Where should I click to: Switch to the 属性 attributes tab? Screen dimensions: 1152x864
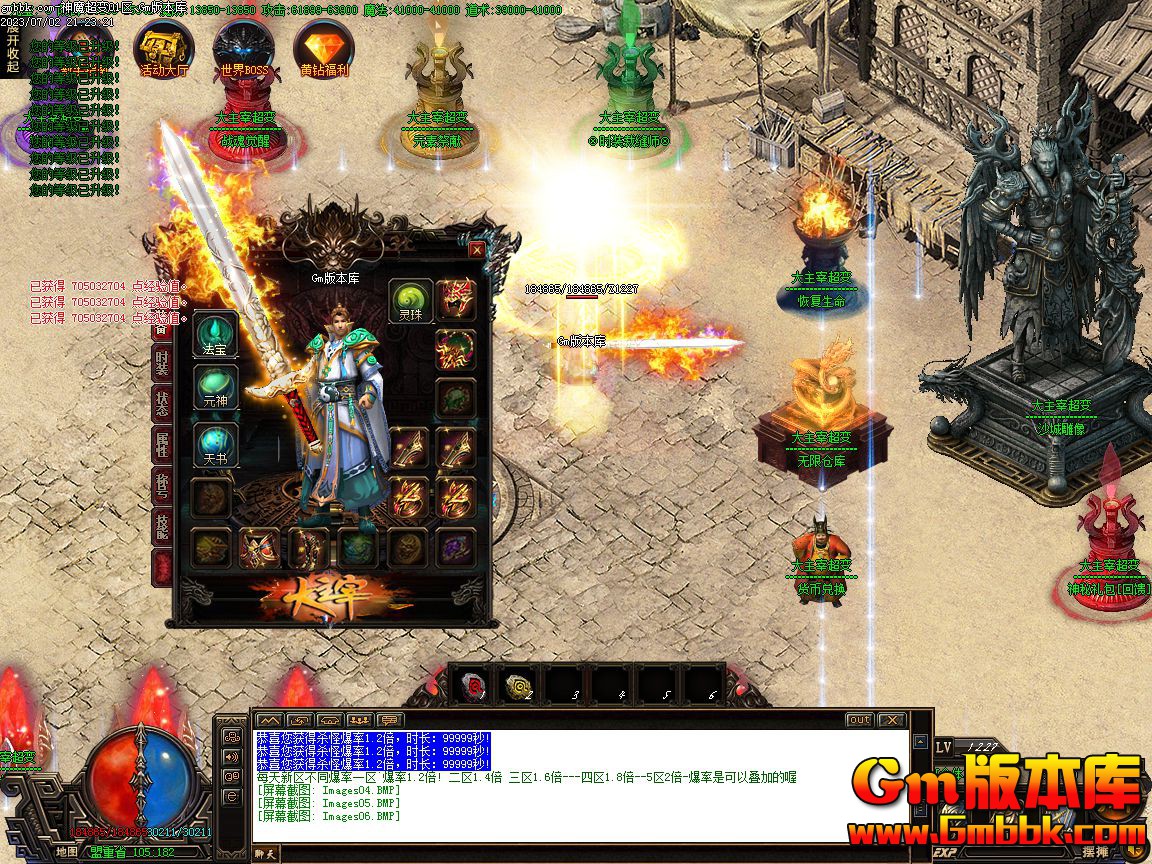[162, 444]
